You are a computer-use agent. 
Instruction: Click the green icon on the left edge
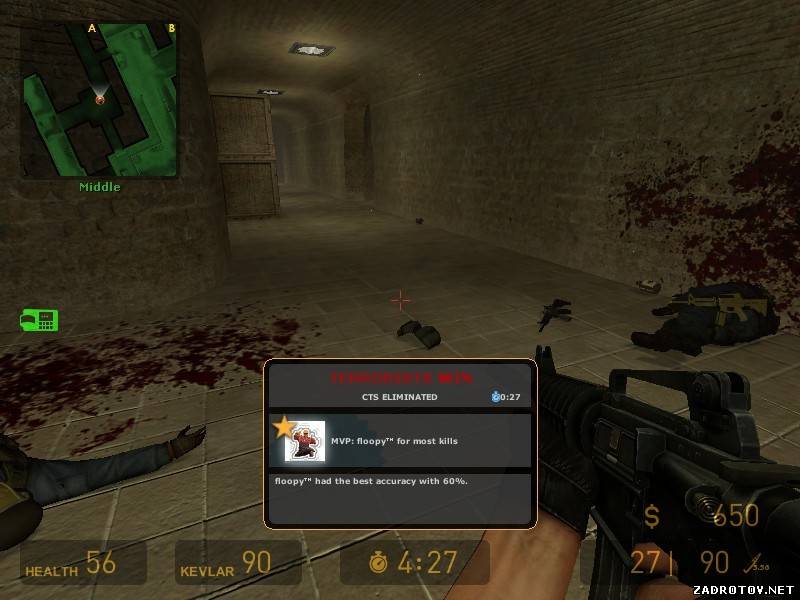pyautogui.click(x=40, y=320)
